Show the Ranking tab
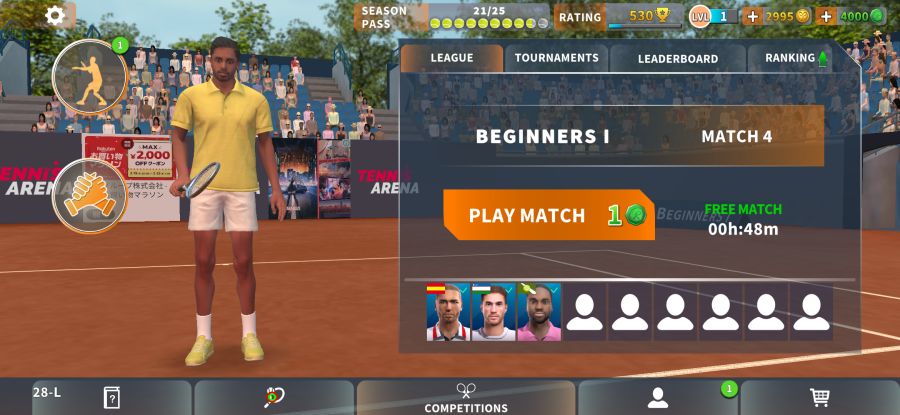 pos(796,58)
